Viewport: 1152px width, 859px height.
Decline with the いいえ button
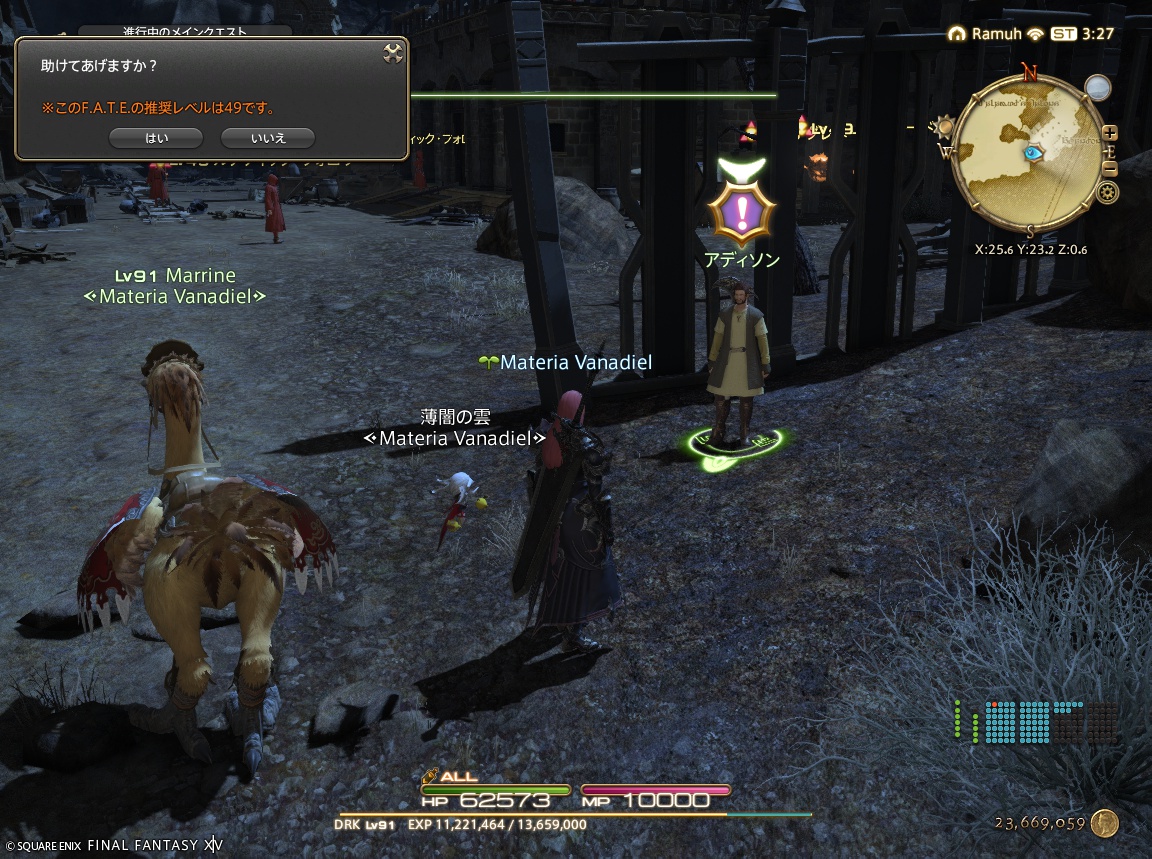pyautogui.click(x=267, y=138)
